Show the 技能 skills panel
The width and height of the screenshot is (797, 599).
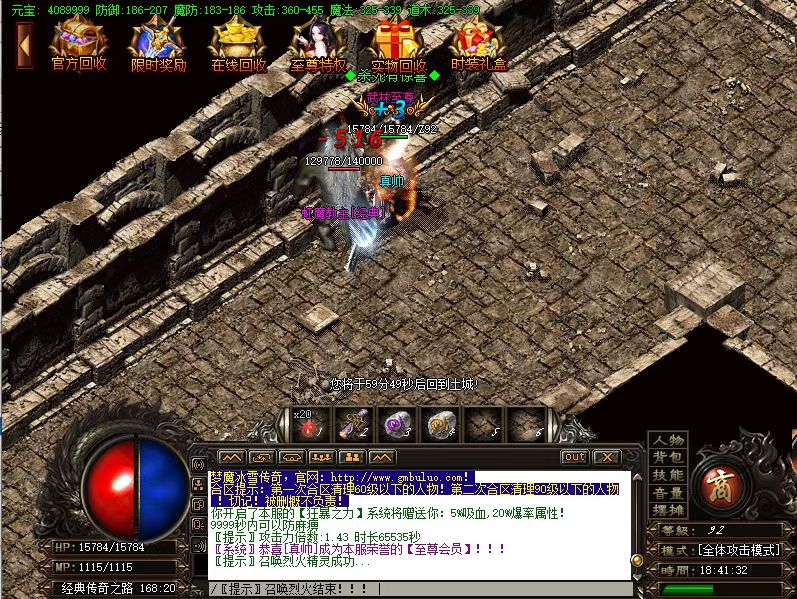(668, 476)
